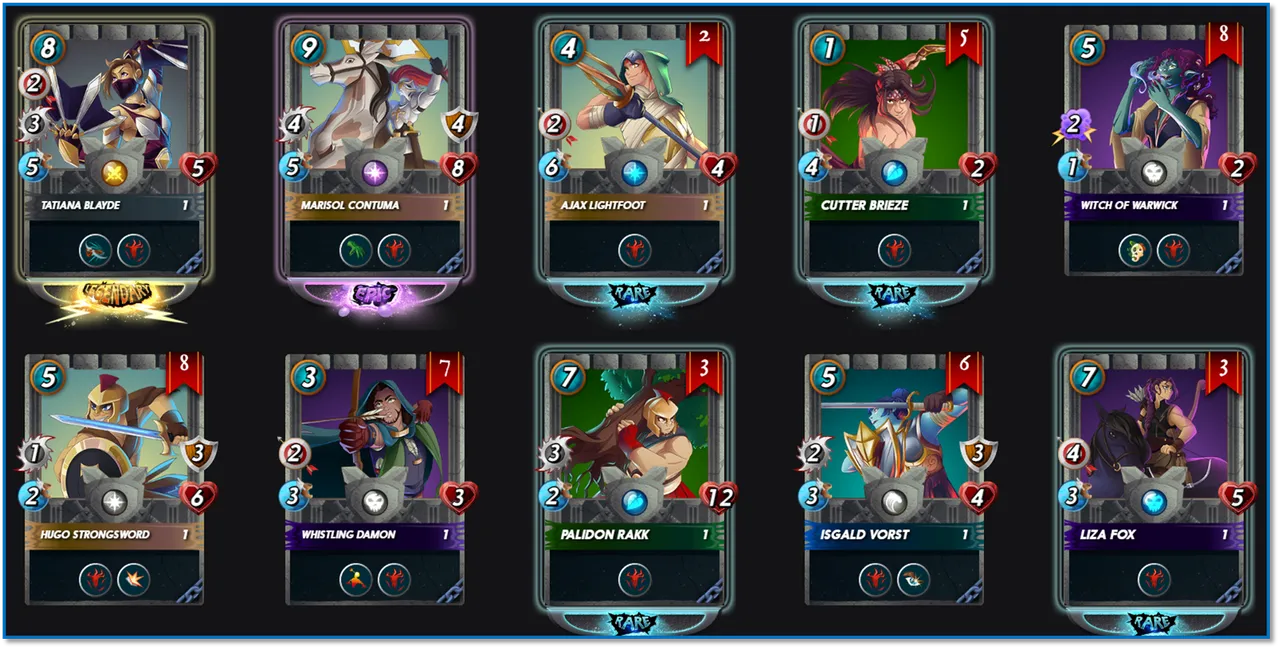Pick the Ajax Lightfoot card
Viewport: 1280px width, 649px height.
(634, 150)
